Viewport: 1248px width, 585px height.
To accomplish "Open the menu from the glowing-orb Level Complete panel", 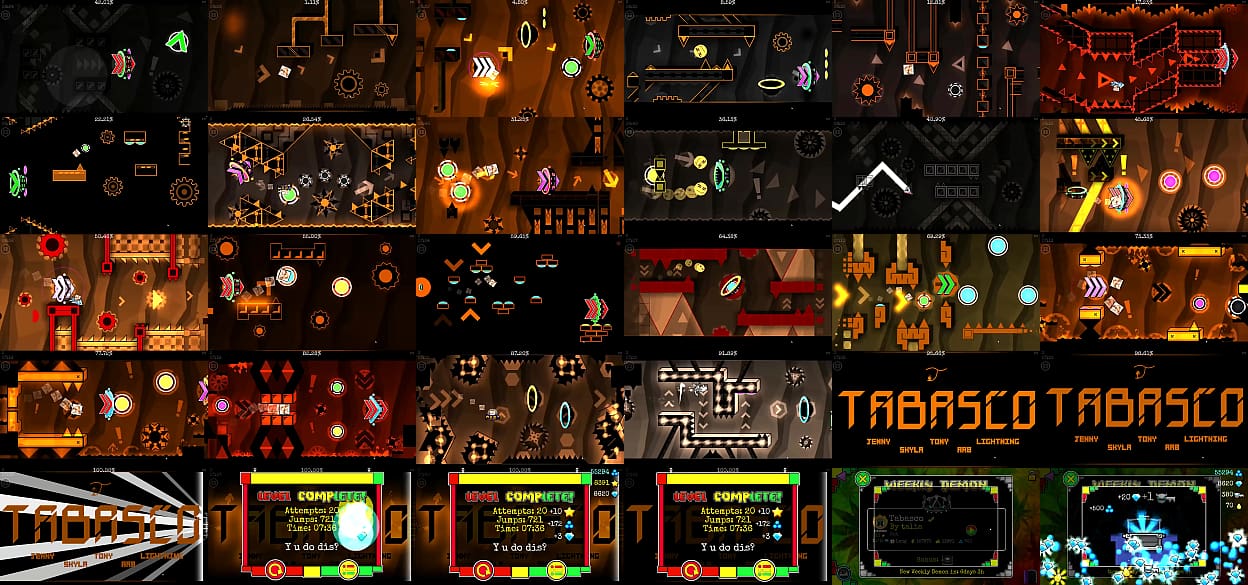I will pos(349,570).
